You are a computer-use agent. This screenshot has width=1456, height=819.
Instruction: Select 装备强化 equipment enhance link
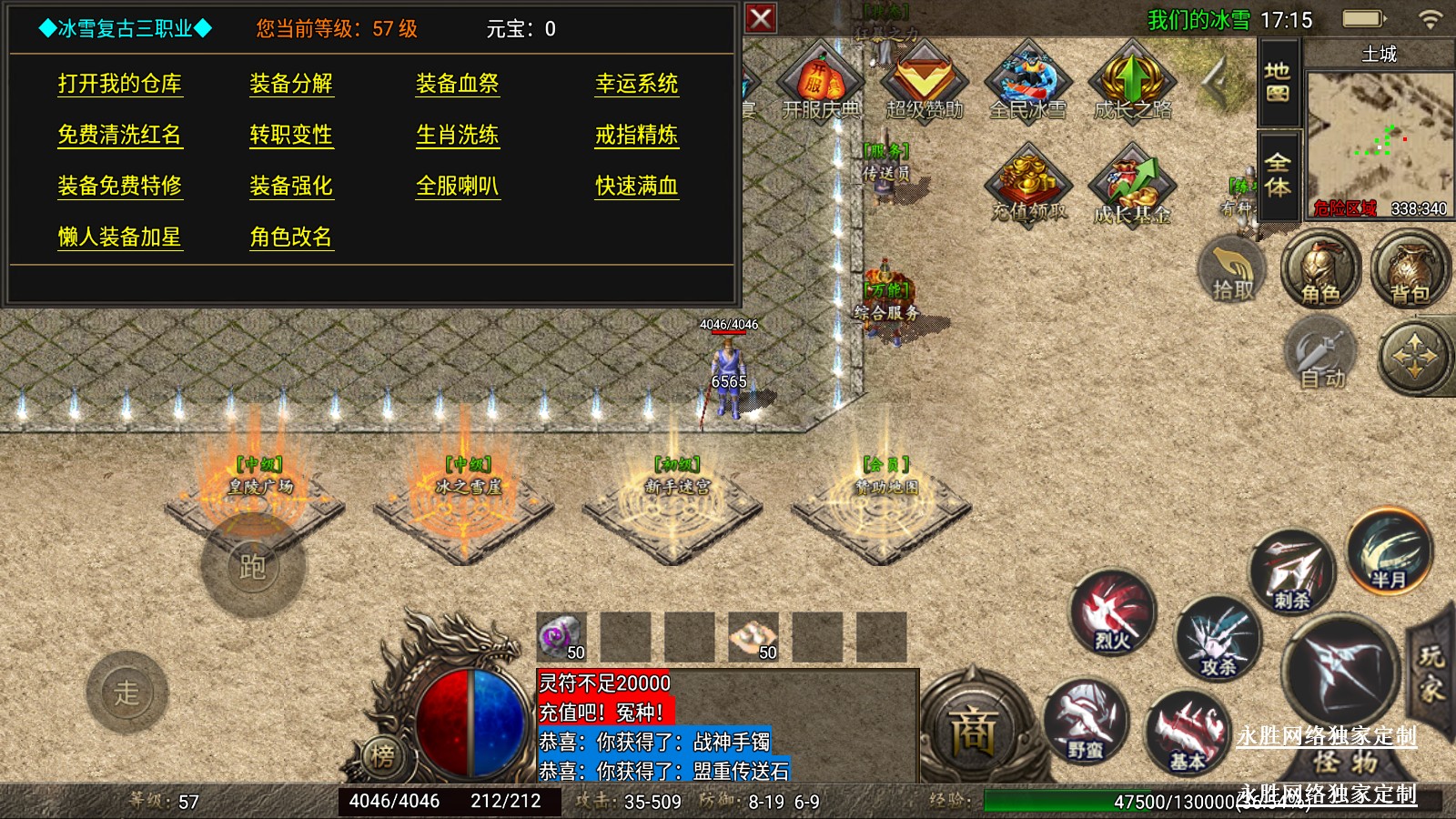coord(291,186)
